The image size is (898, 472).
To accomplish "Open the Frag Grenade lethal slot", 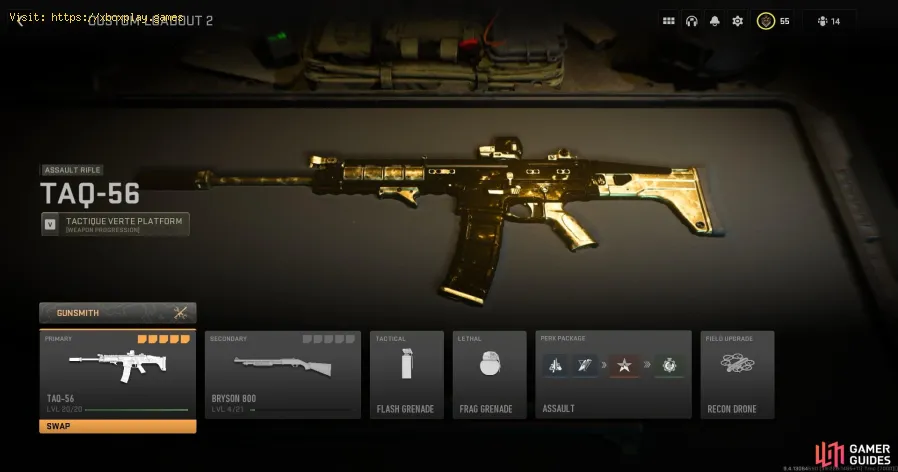I will coord(489,373).
